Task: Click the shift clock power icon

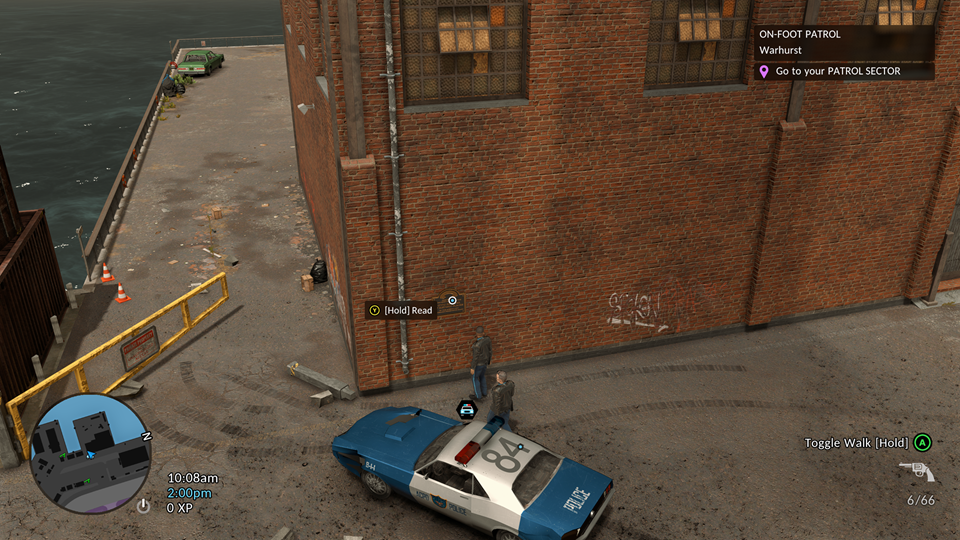Action: (144, 506)
